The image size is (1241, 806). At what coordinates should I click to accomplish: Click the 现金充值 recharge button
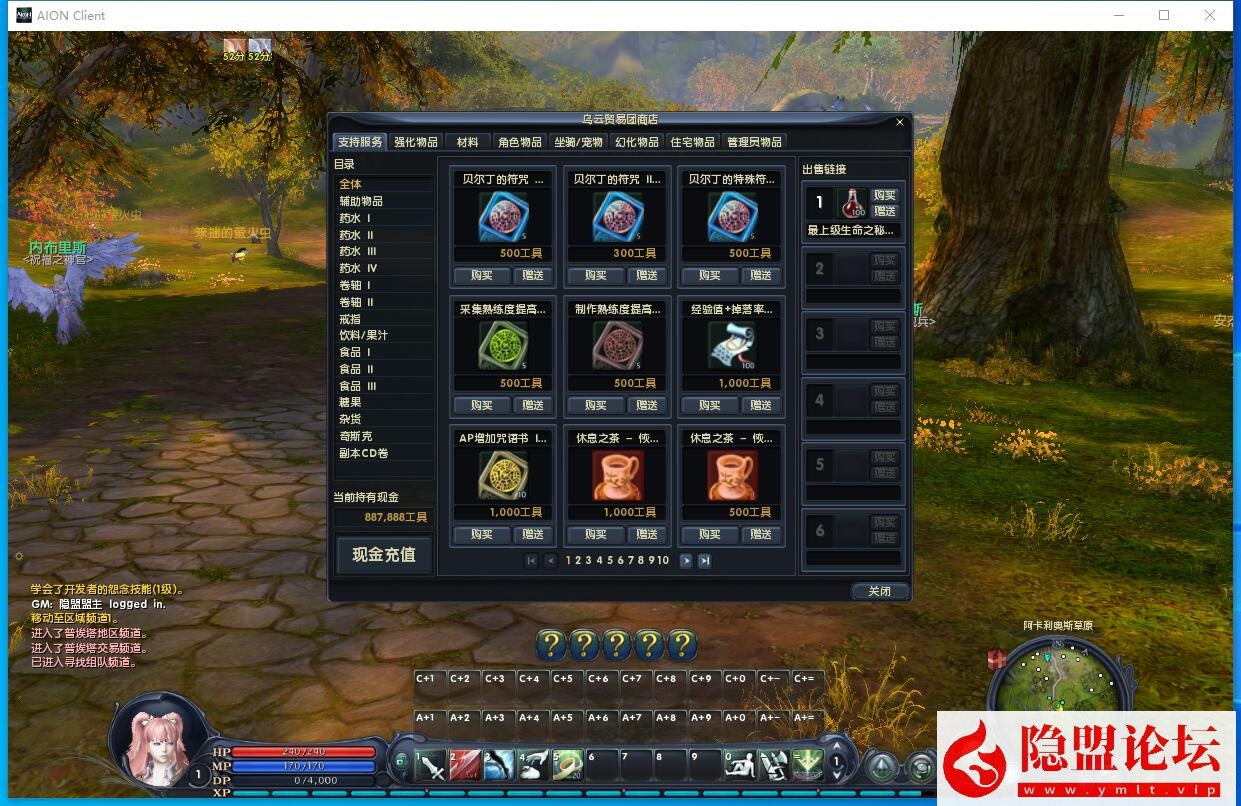coord(383,555)
